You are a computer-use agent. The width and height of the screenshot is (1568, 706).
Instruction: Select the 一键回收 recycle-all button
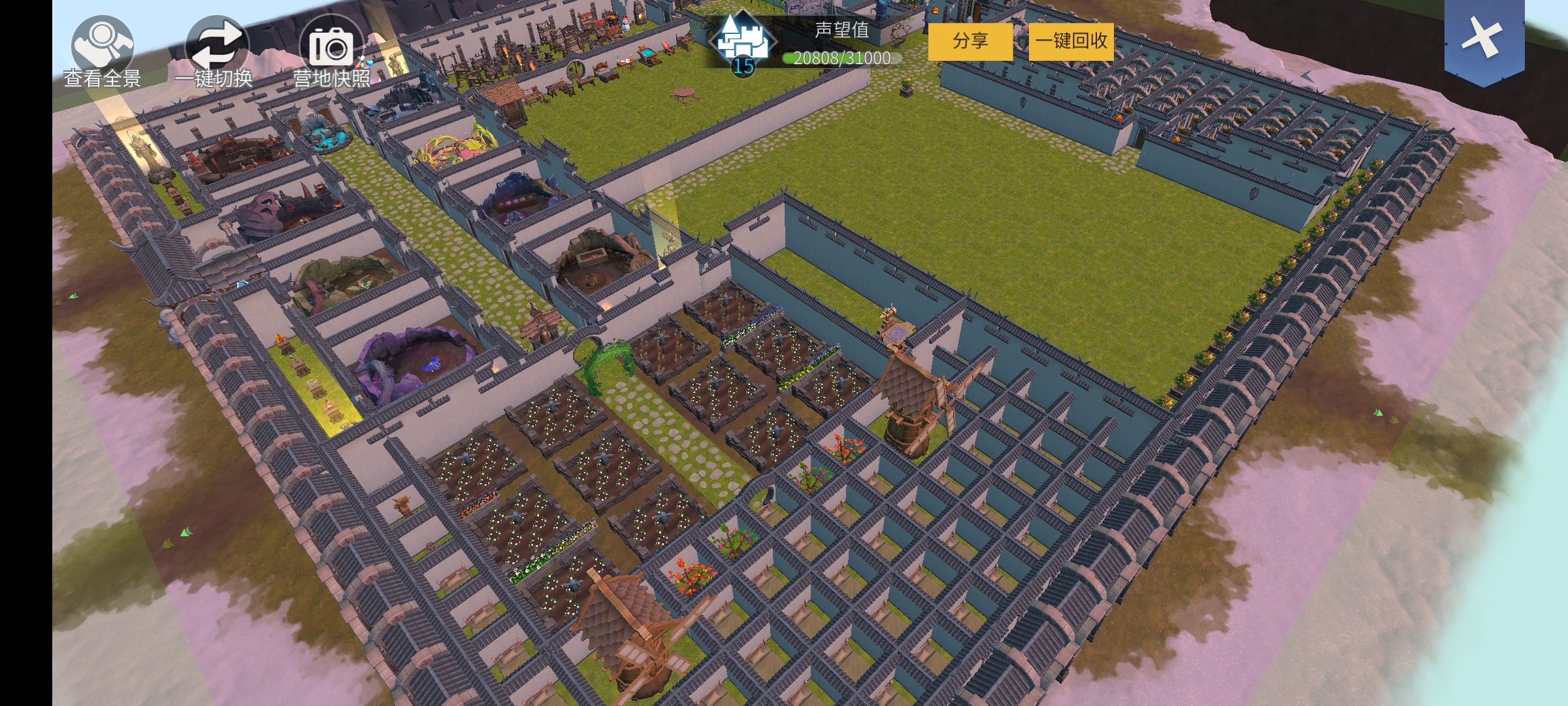(x=1071, y=41)
